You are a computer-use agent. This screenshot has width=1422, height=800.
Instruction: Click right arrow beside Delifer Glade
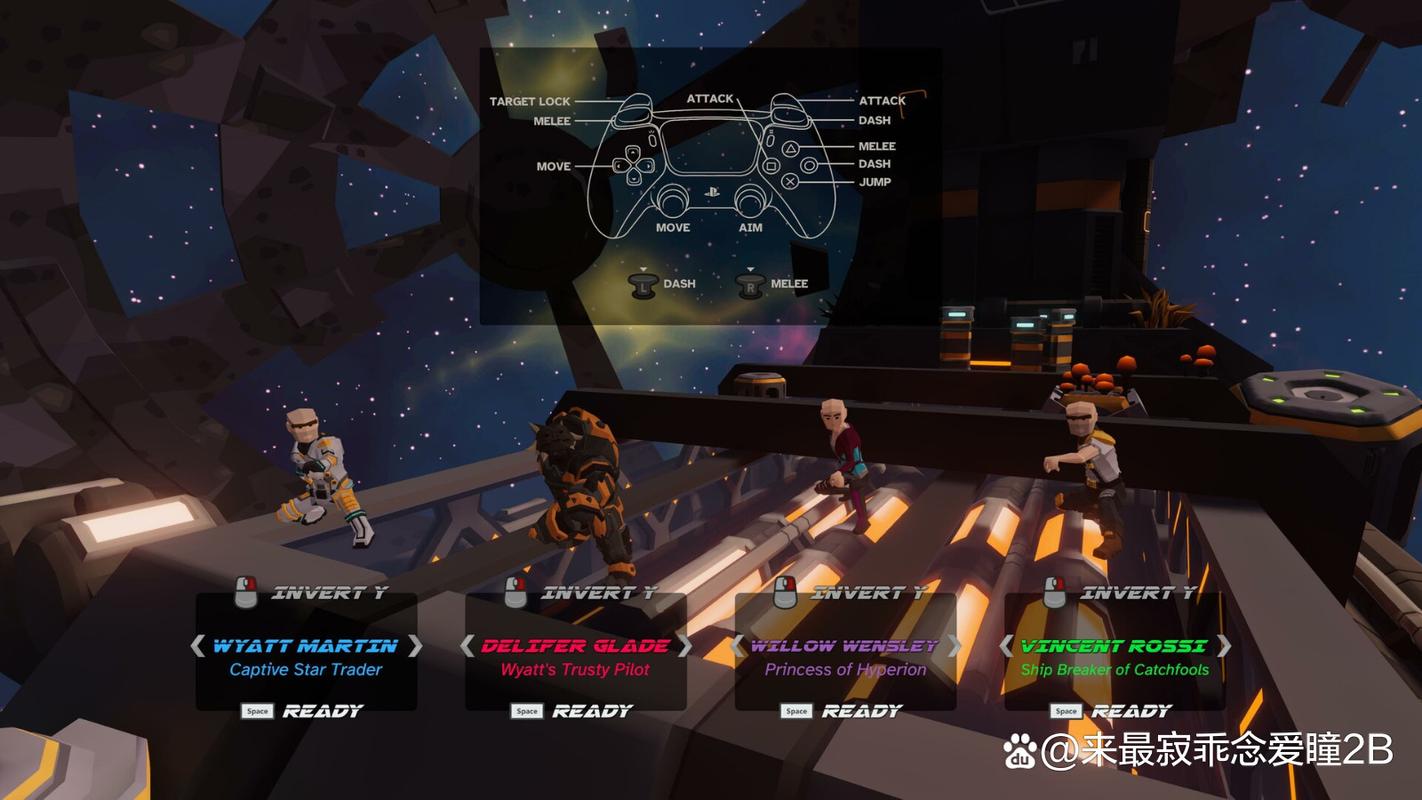(x=684, y=646)
